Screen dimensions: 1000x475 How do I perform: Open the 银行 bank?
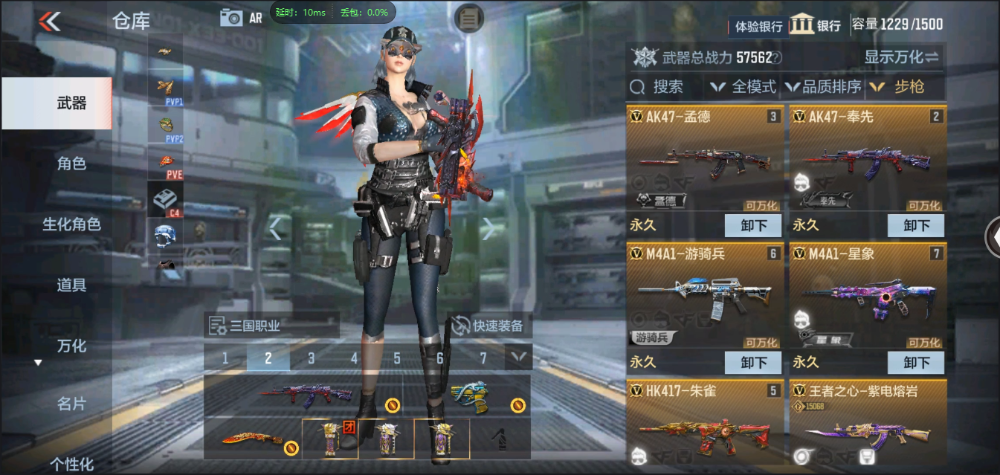coord(815,25)
